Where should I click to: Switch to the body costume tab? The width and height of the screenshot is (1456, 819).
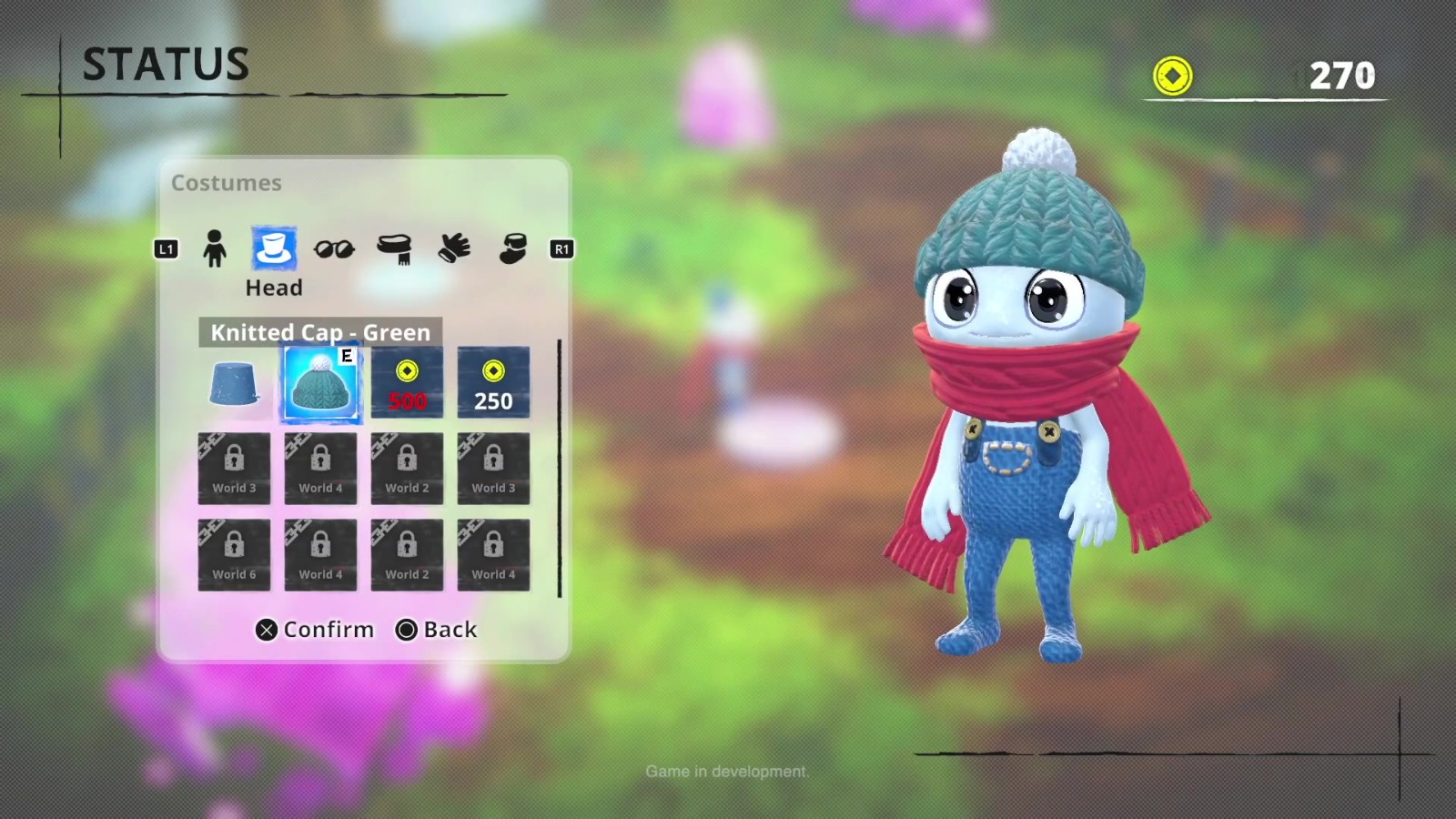click(x=215, y=248)
